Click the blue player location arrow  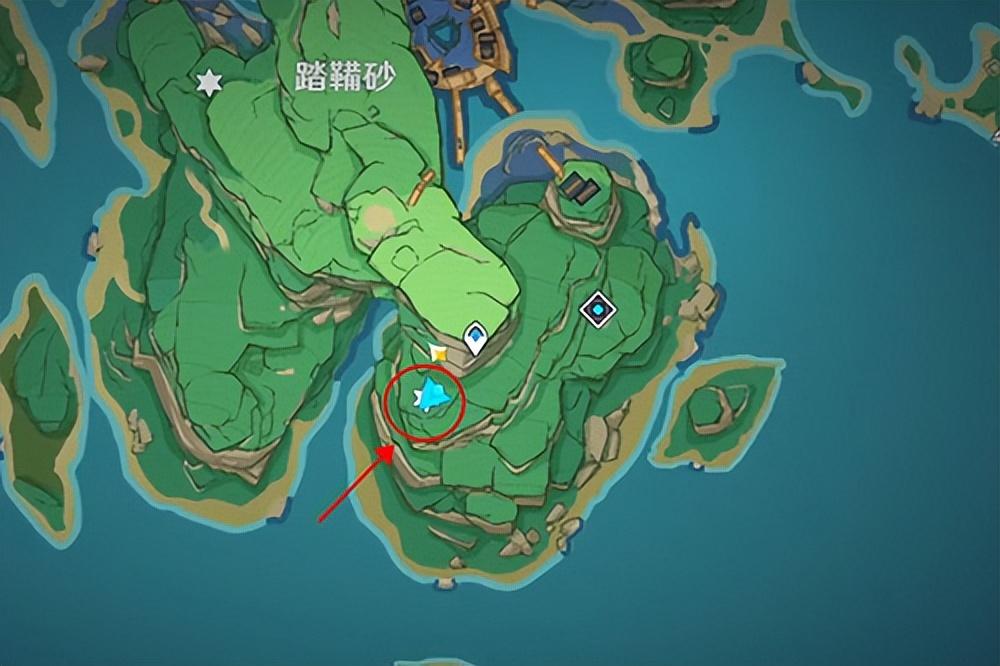(433, 396)
